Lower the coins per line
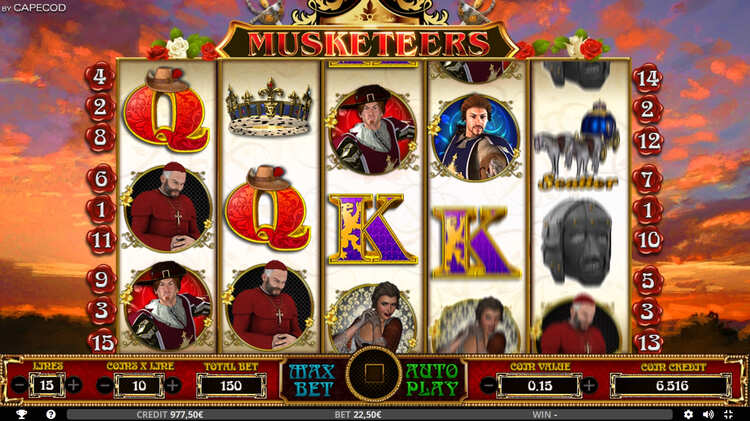 tap(105, 385)
